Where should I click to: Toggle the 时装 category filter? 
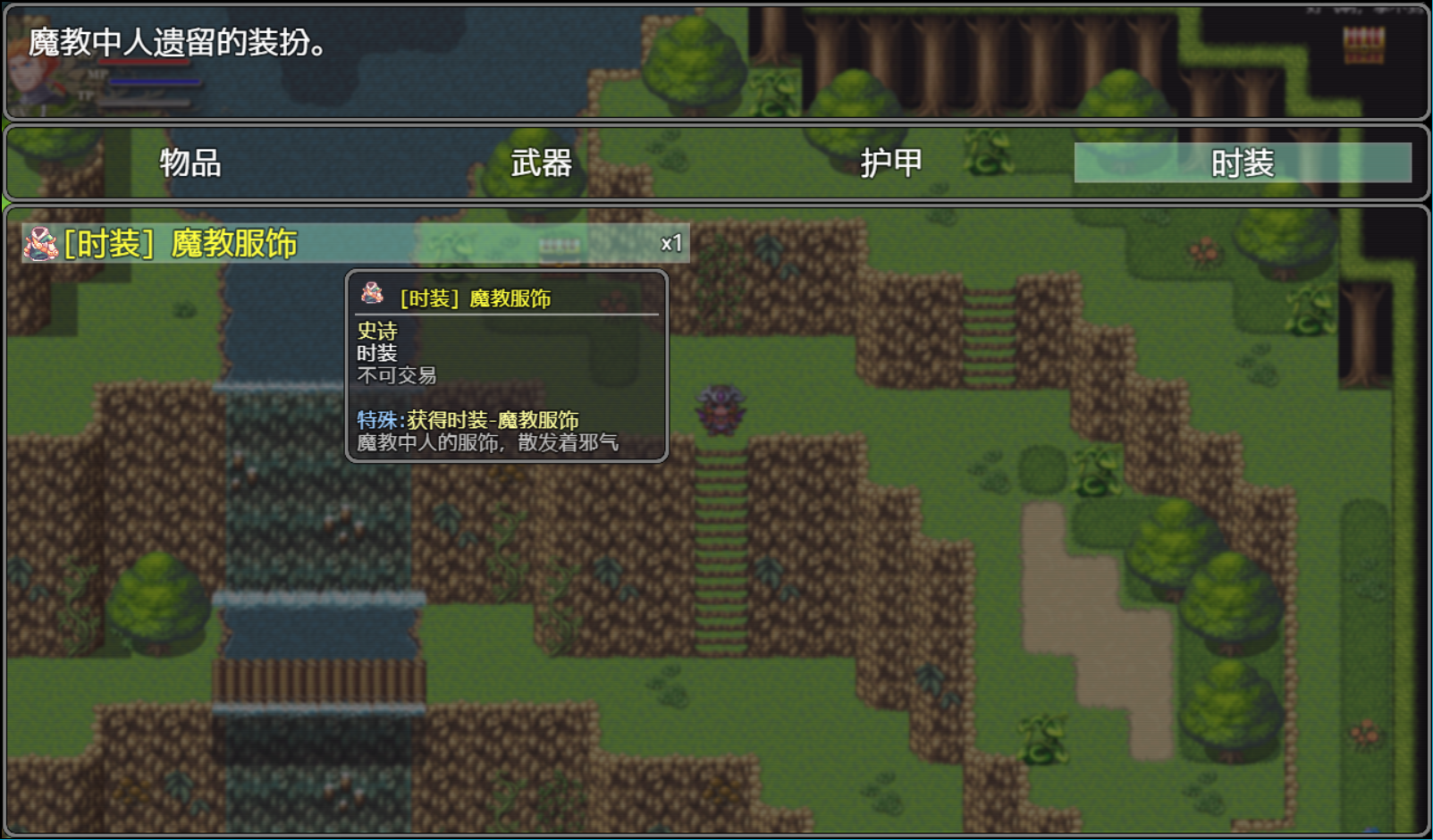1244,162
